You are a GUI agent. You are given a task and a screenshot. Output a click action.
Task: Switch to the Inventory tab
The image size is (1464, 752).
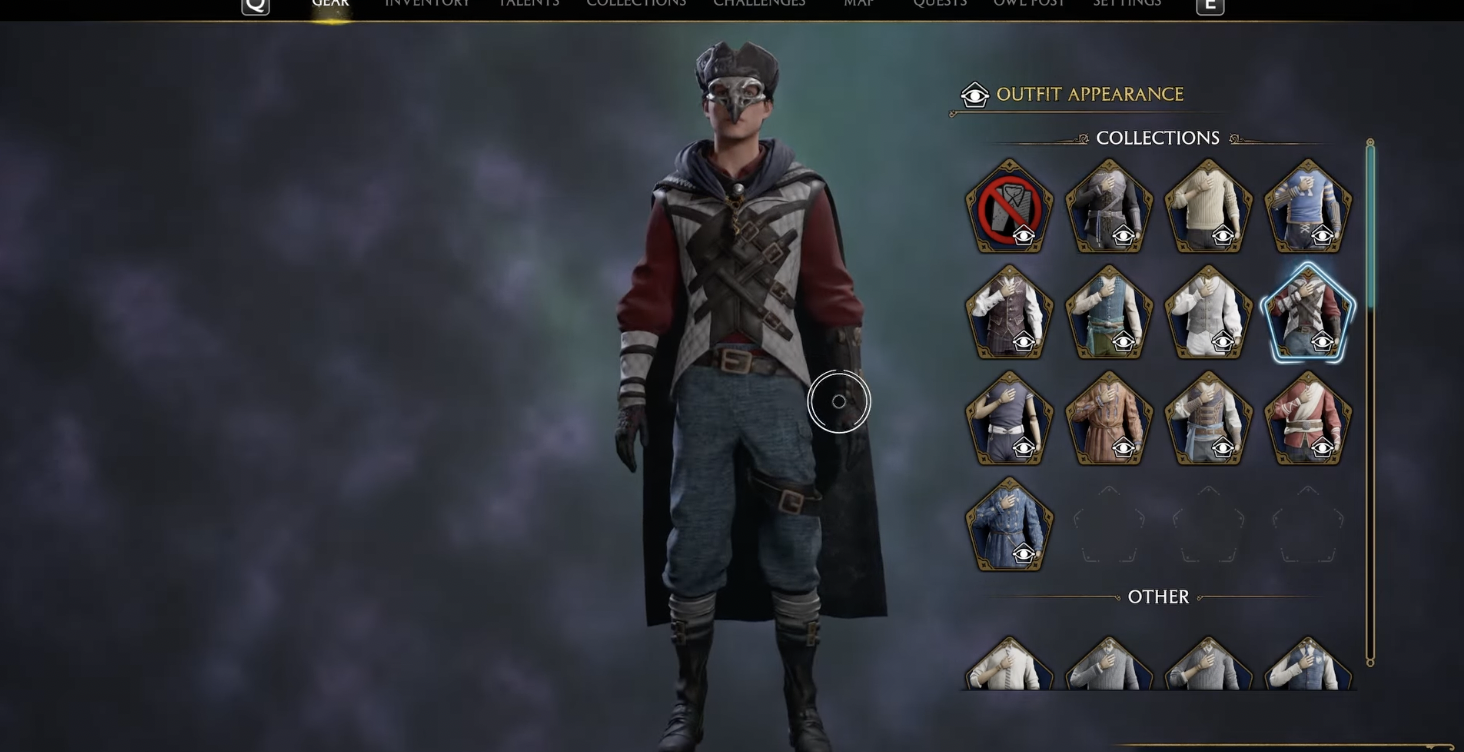click(427, 4)
